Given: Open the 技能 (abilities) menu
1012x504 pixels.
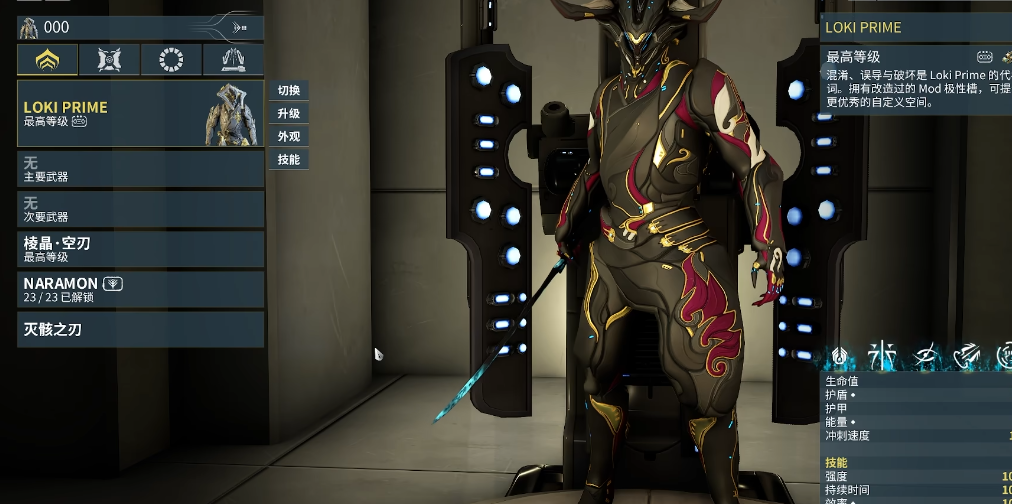Looking at the screenshot, I should (x=288, y=160).
